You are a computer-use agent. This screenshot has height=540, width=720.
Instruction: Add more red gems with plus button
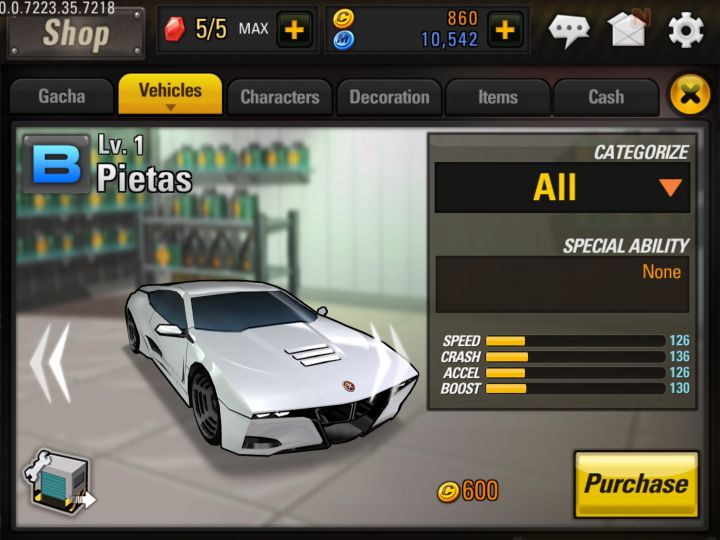click(x=294, y=29)
